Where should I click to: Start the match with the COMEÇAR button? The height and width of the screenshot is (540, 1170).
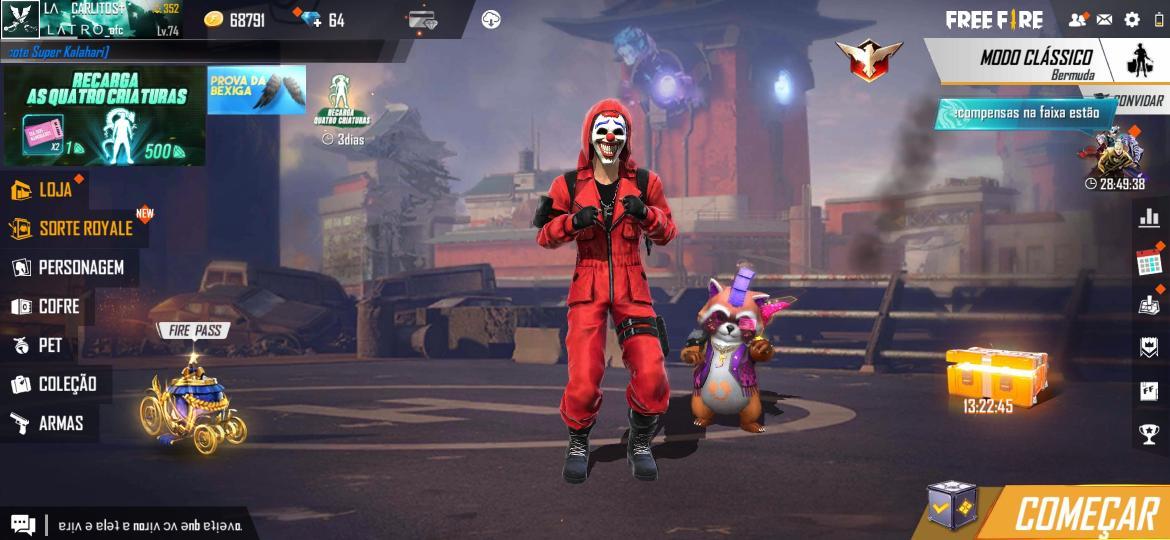pos(1085,514)
